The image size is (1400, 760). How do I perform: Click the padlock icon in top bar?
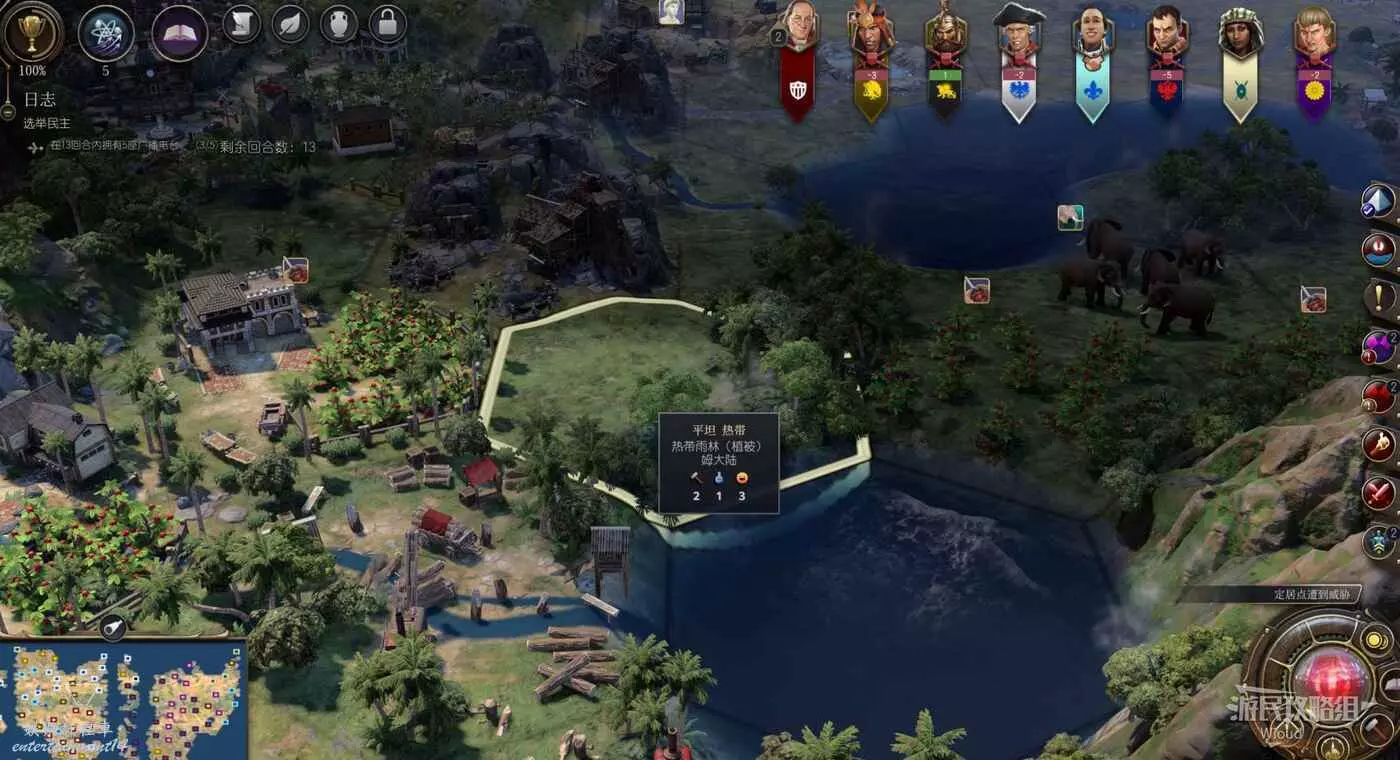point(387,24)
